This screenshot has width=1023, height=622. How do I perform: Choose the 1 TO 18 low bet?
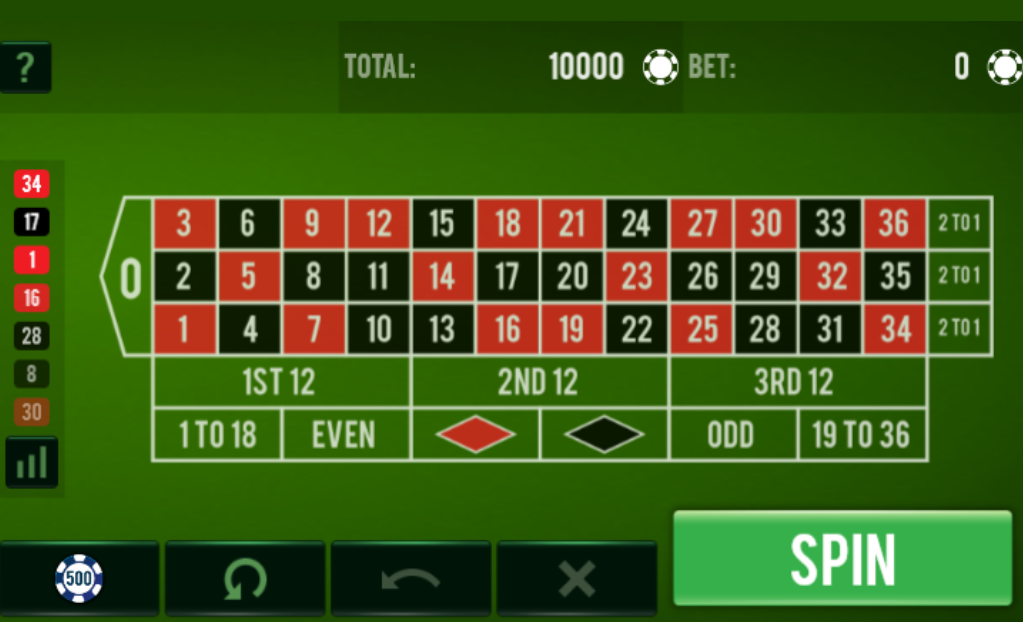217,435
